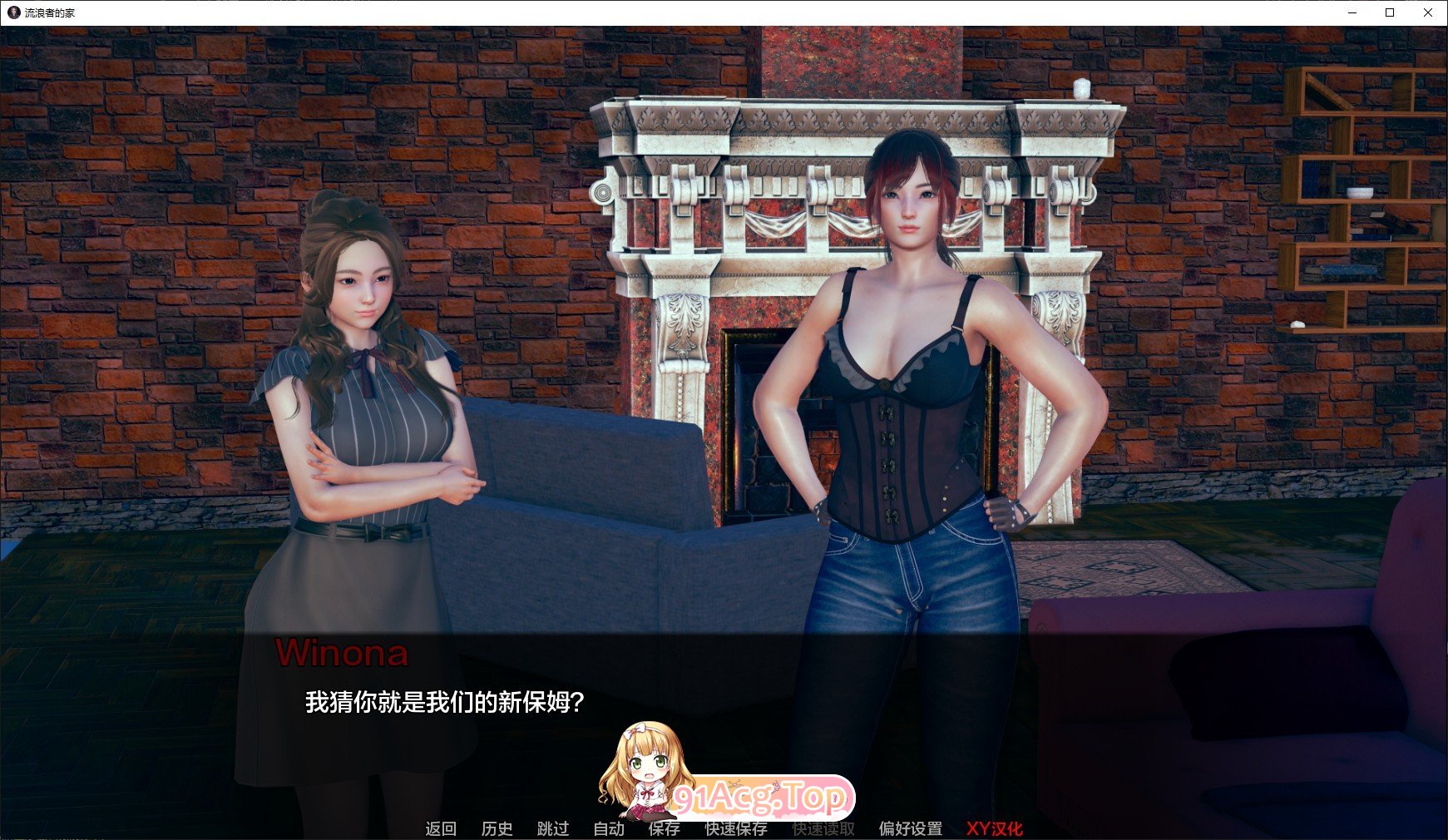Screen dimensions: 1448x840
Task: Click the red XY汉化 credit link
Action: [995, 828]
